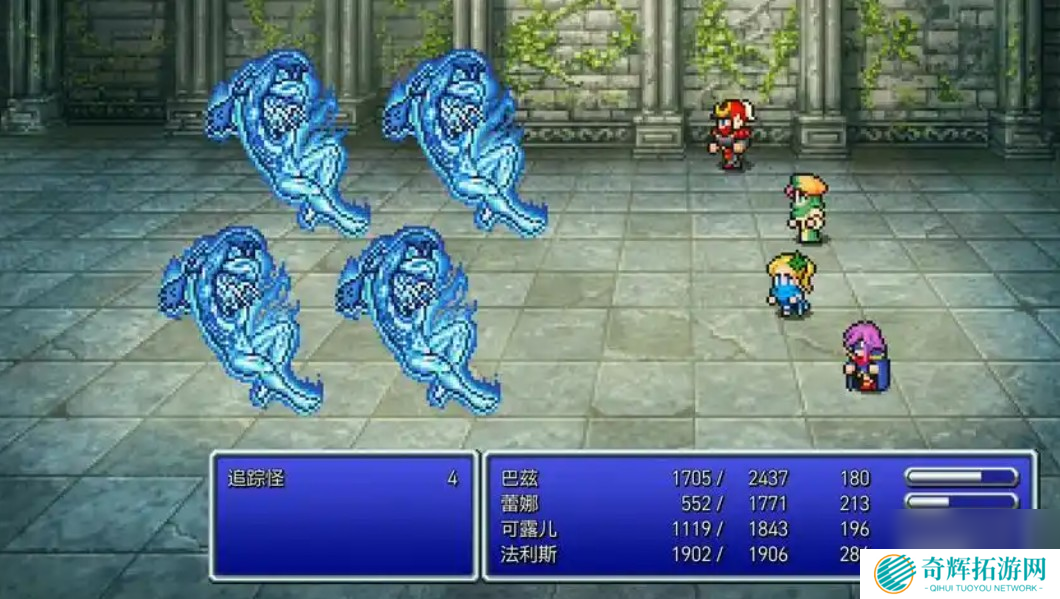Select 法利斯 in the party status window
The width and height of the screenshot is (1060, 599).
tap(529, 554)
